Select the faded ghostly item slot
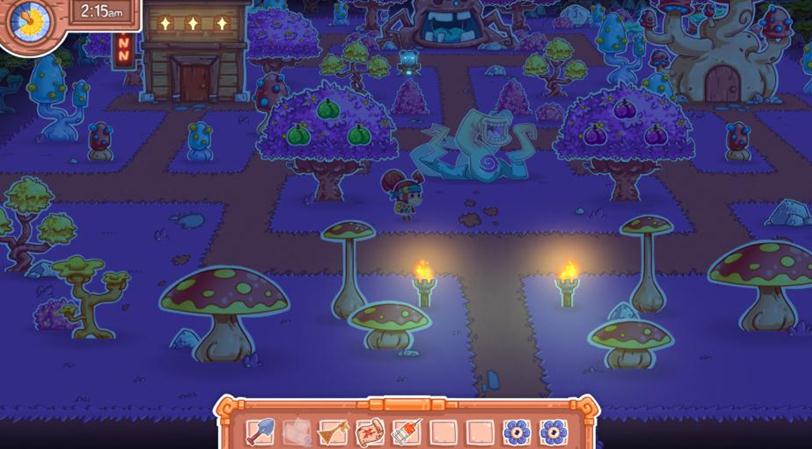 297,432
